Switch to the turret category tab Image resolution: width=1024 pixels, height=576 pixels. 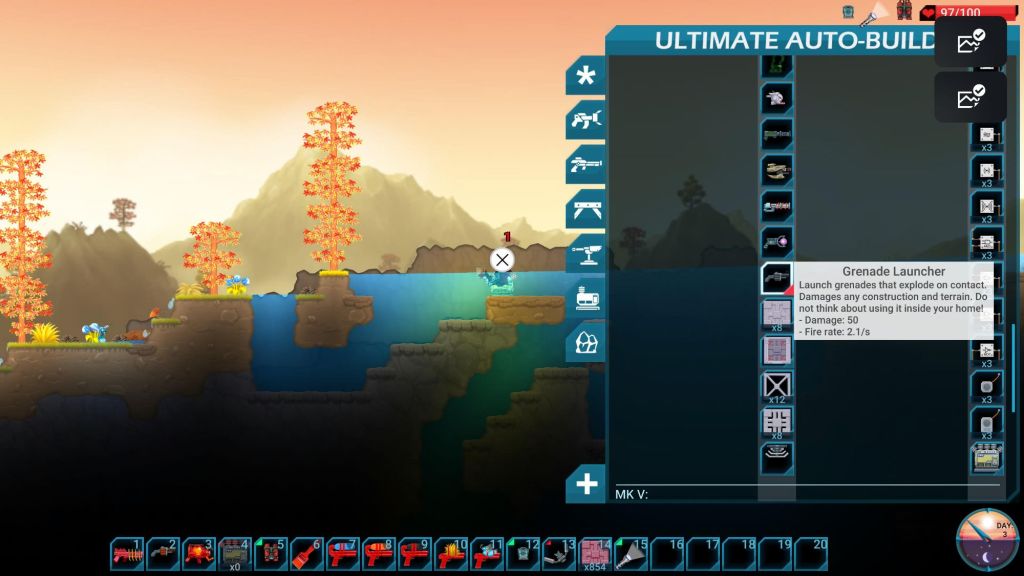tap(585, 253)
